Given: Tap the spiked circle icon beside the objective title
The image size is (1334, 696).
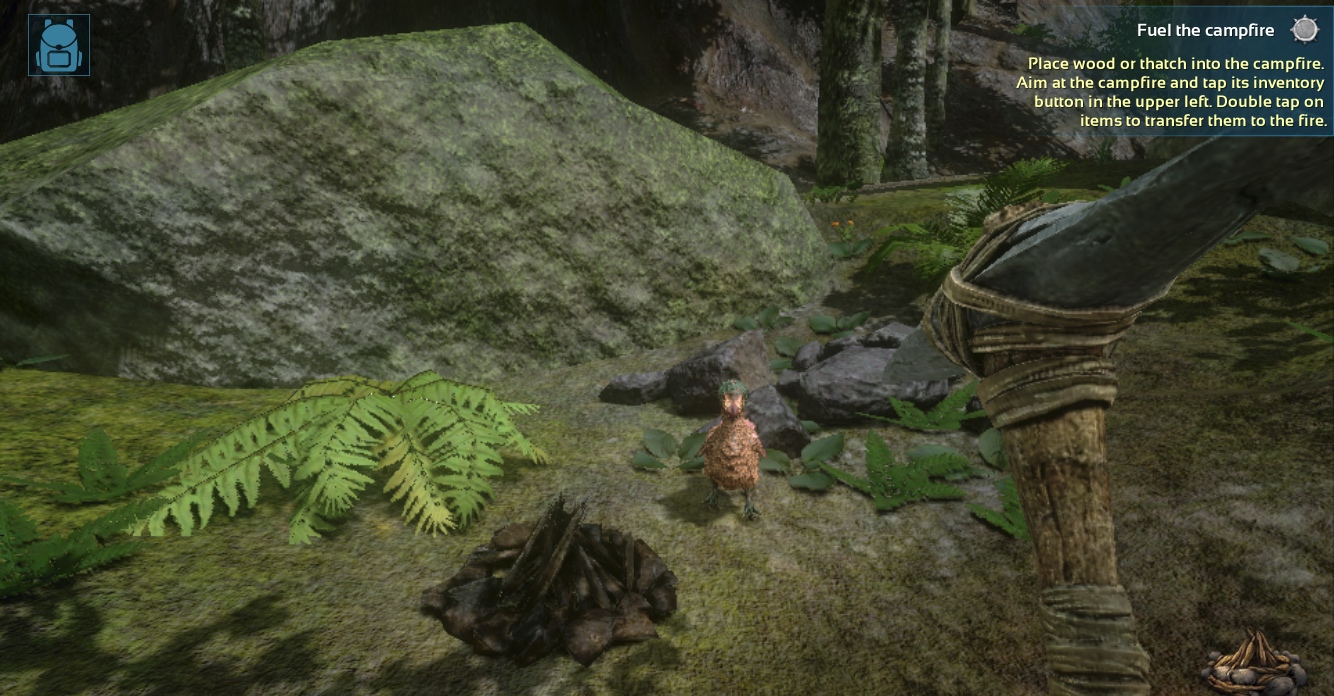Looking at the screenshot, I should tap(1304, 30).
